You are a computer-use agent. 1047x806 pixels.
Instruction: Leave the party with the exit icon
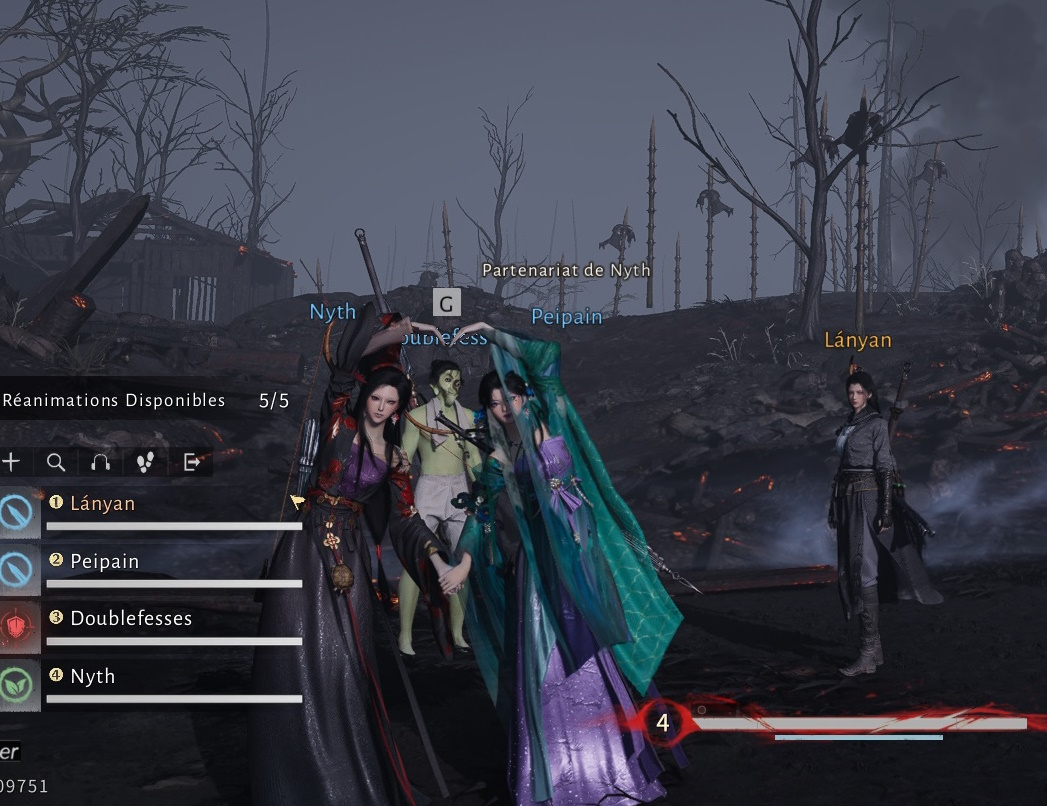192,462
